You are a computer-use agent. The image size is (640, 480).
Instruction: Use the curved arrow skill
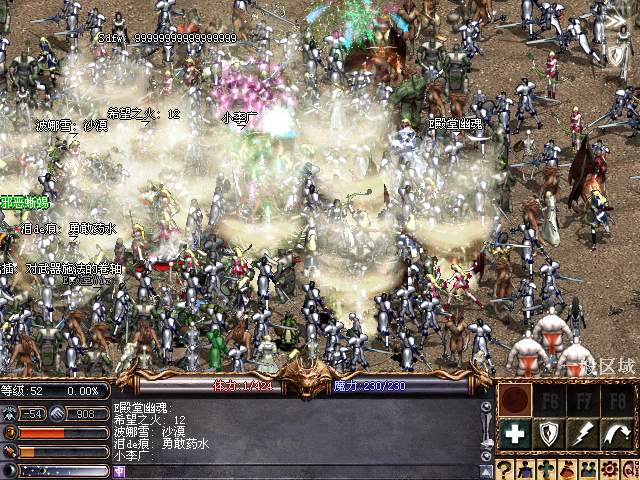(617, 433)
